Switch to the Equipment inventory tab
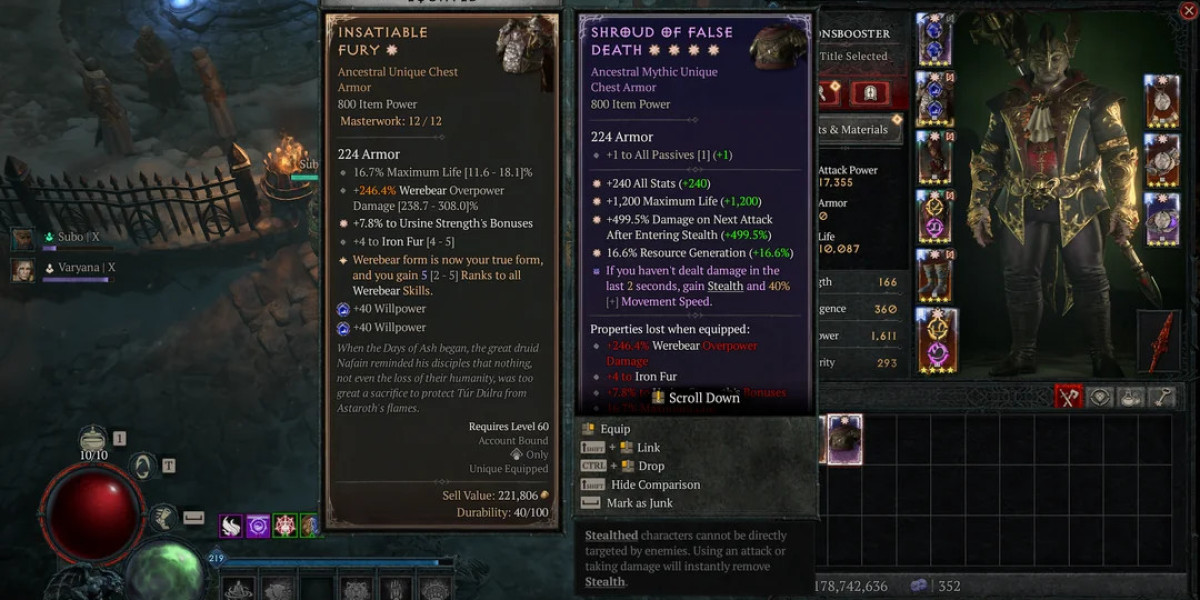Image resolution: width=1200 pixels, height=600 pixels. [x=1069, y=397]
